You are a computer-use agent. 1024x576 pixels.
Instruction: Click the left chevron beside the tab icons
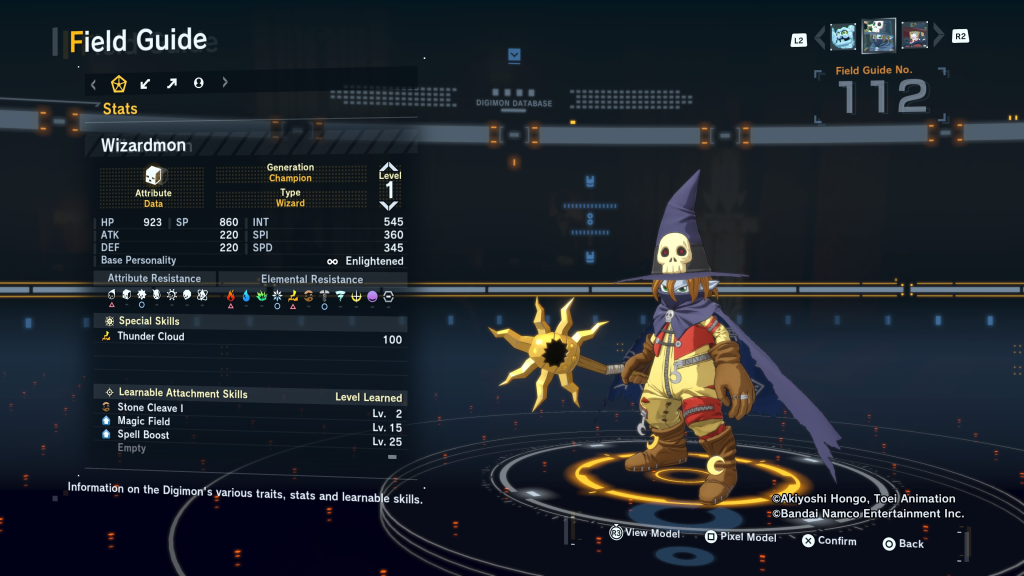(93, 84)
